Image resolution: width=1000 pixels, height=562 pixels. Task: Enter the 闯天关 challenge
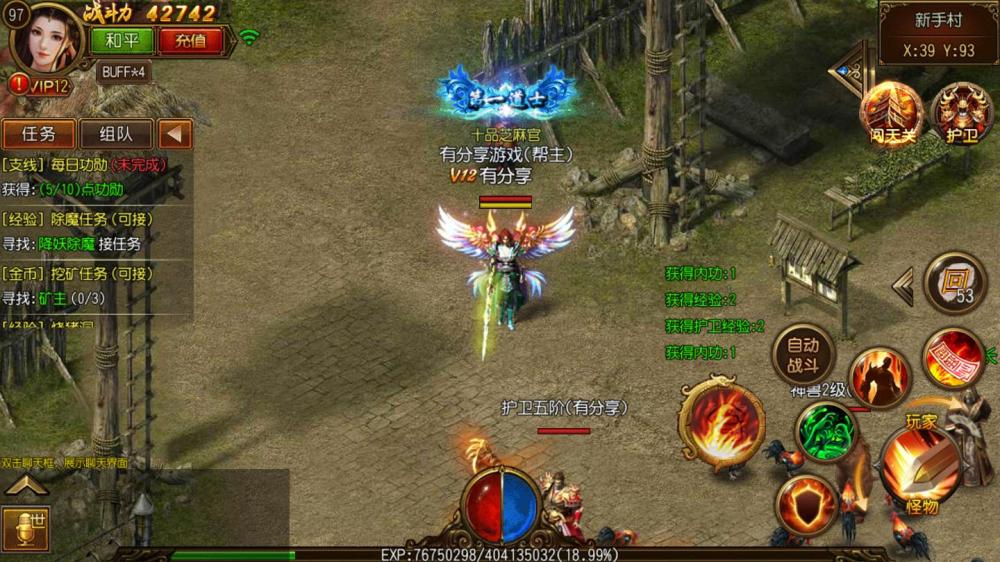pyautogui.click(x=891, y=113)
